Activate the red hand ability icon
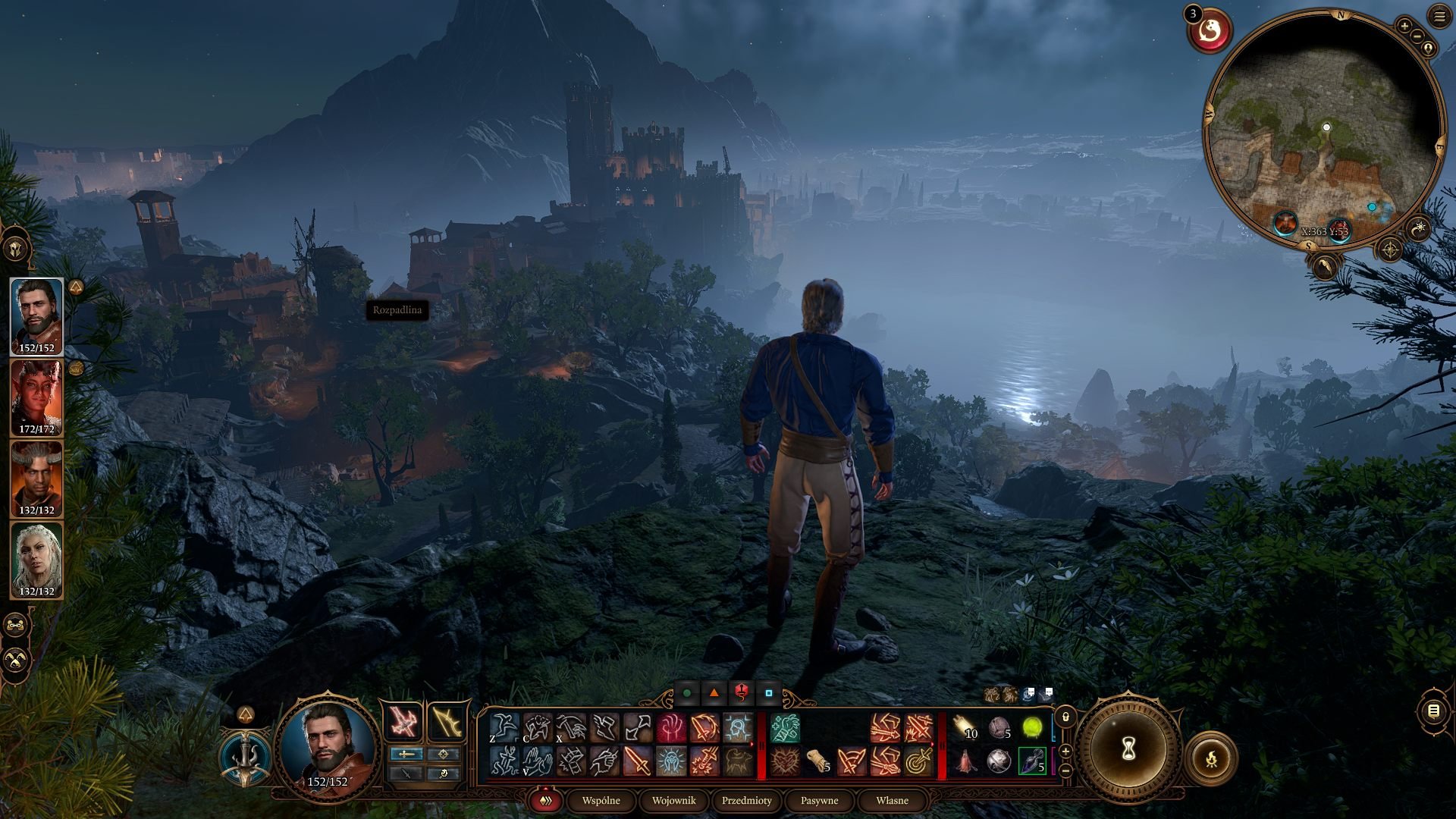Screen dimensions: 1456x819 pyautogui.click(x=671, y=728)
